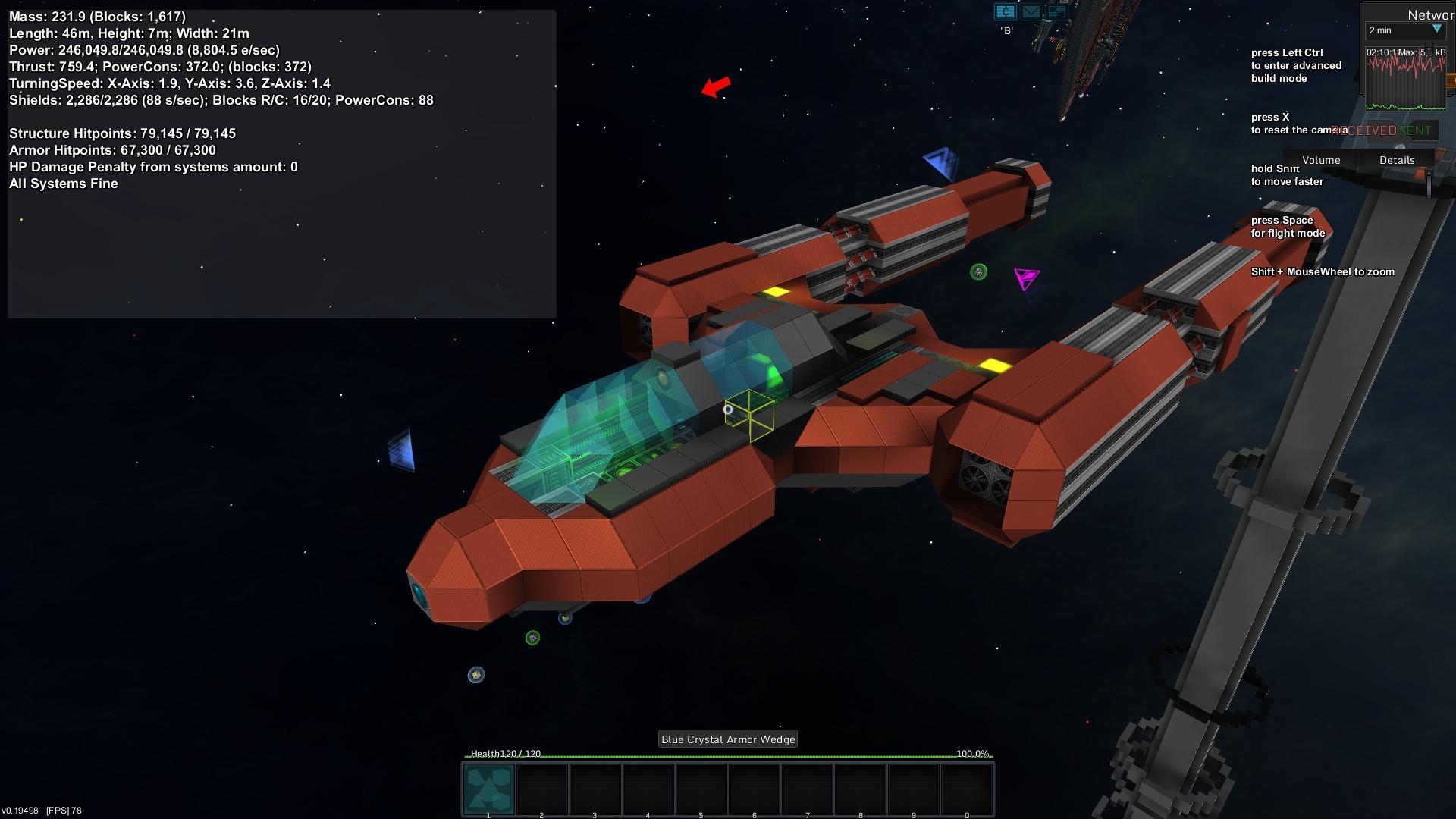Toggle the SENT graph legend entry
Screen dimensions: 1456x819
pos(1415,130)
